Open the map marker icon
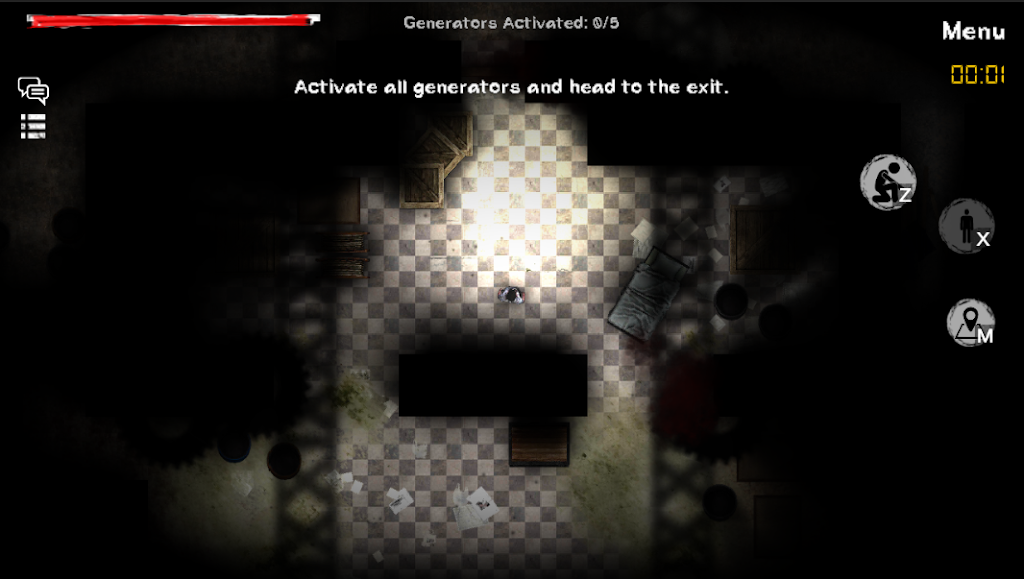 click(x=969, y=323)
